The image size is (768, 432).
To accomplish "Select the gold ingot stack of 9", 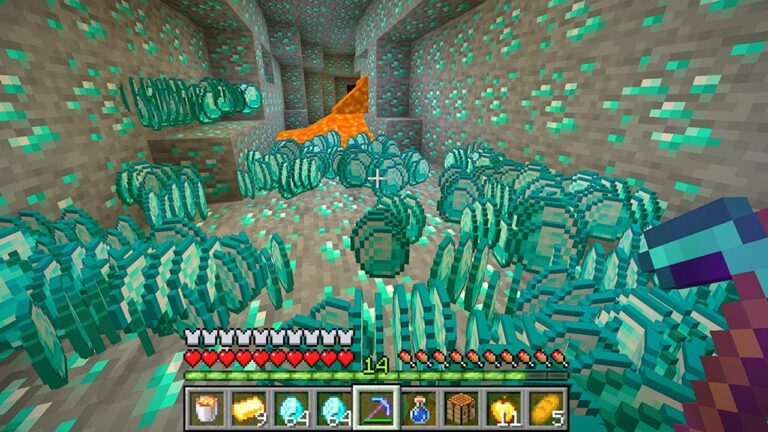I will pyautogui.click(x=249, y=407).
